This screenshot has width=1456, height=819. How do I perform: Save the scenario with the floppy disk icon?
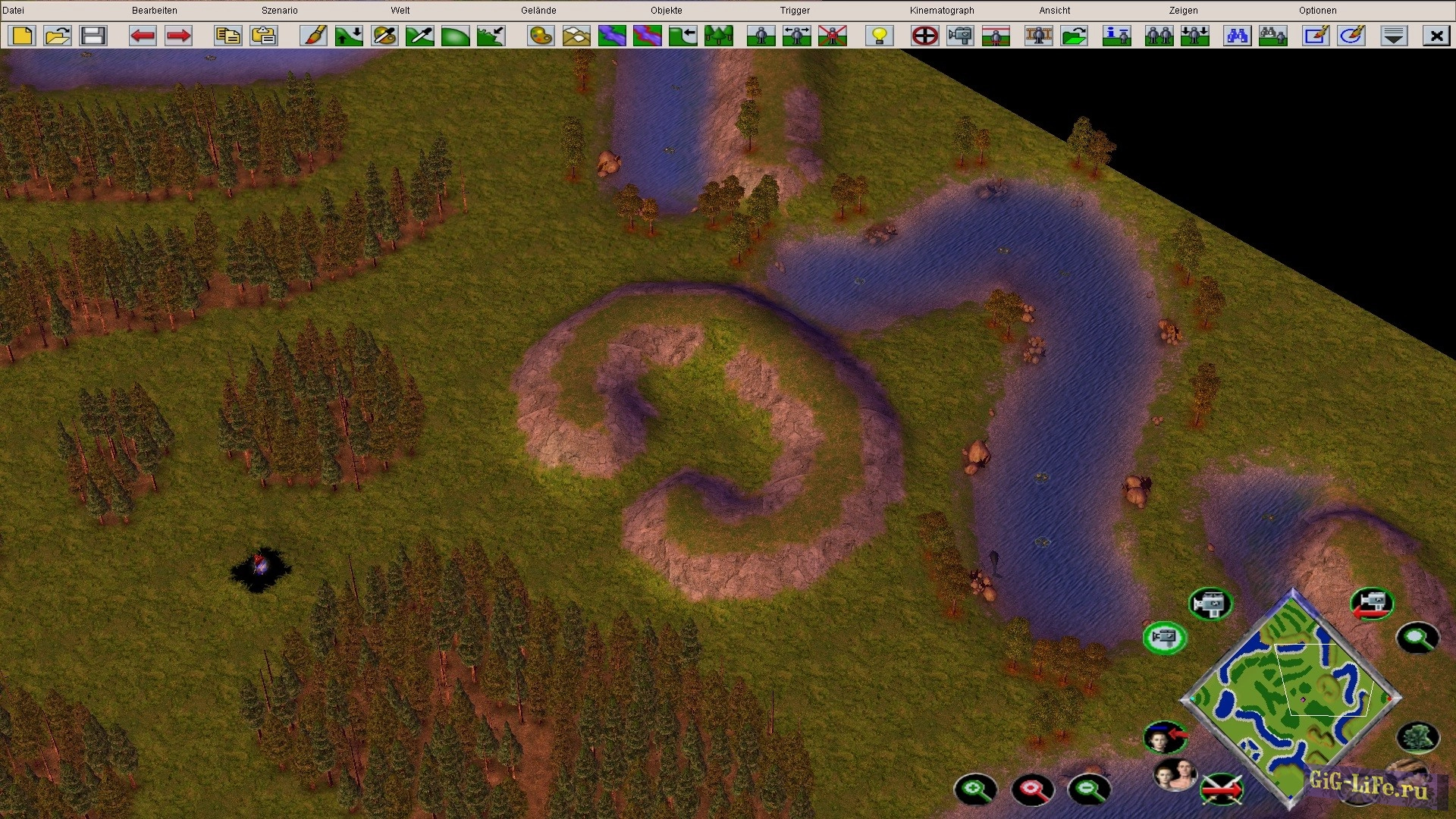[93, 36]
